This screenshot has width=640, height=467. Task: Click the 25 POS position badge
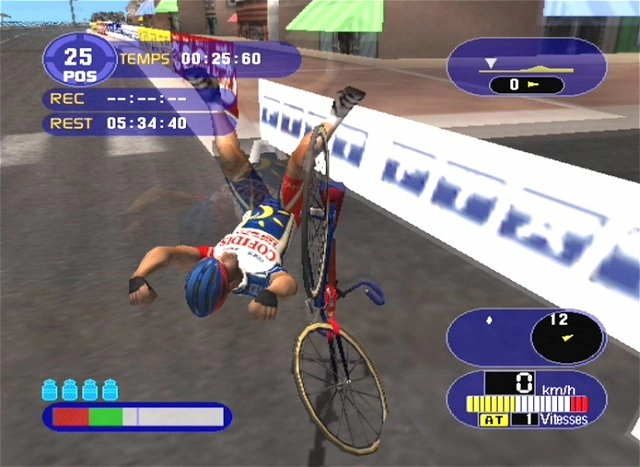point(79,59)
